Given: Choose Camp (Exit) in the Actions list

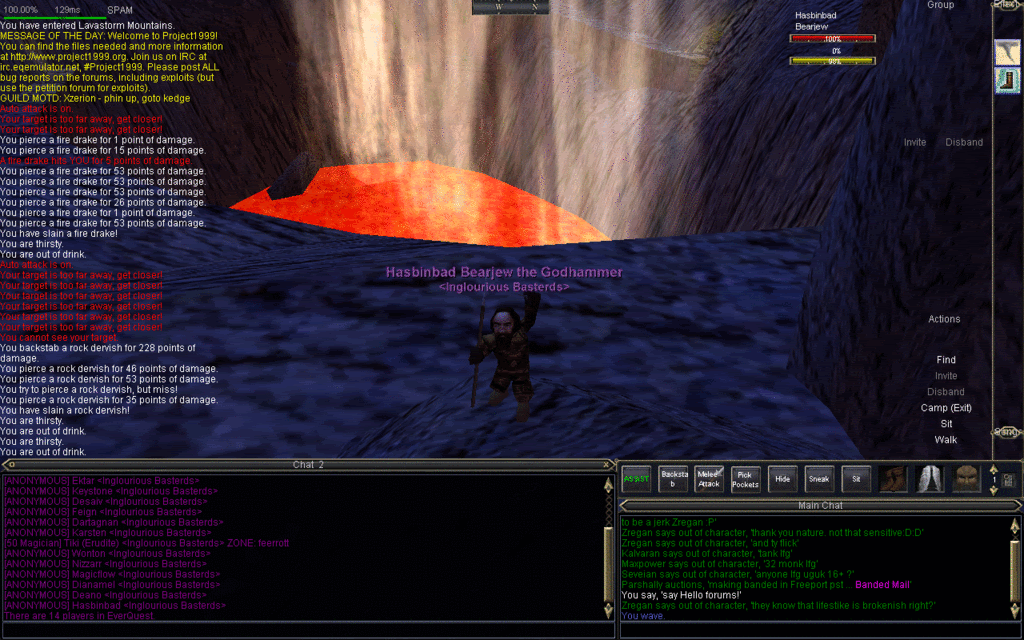Looking at the screenshot, I should 945,408.
